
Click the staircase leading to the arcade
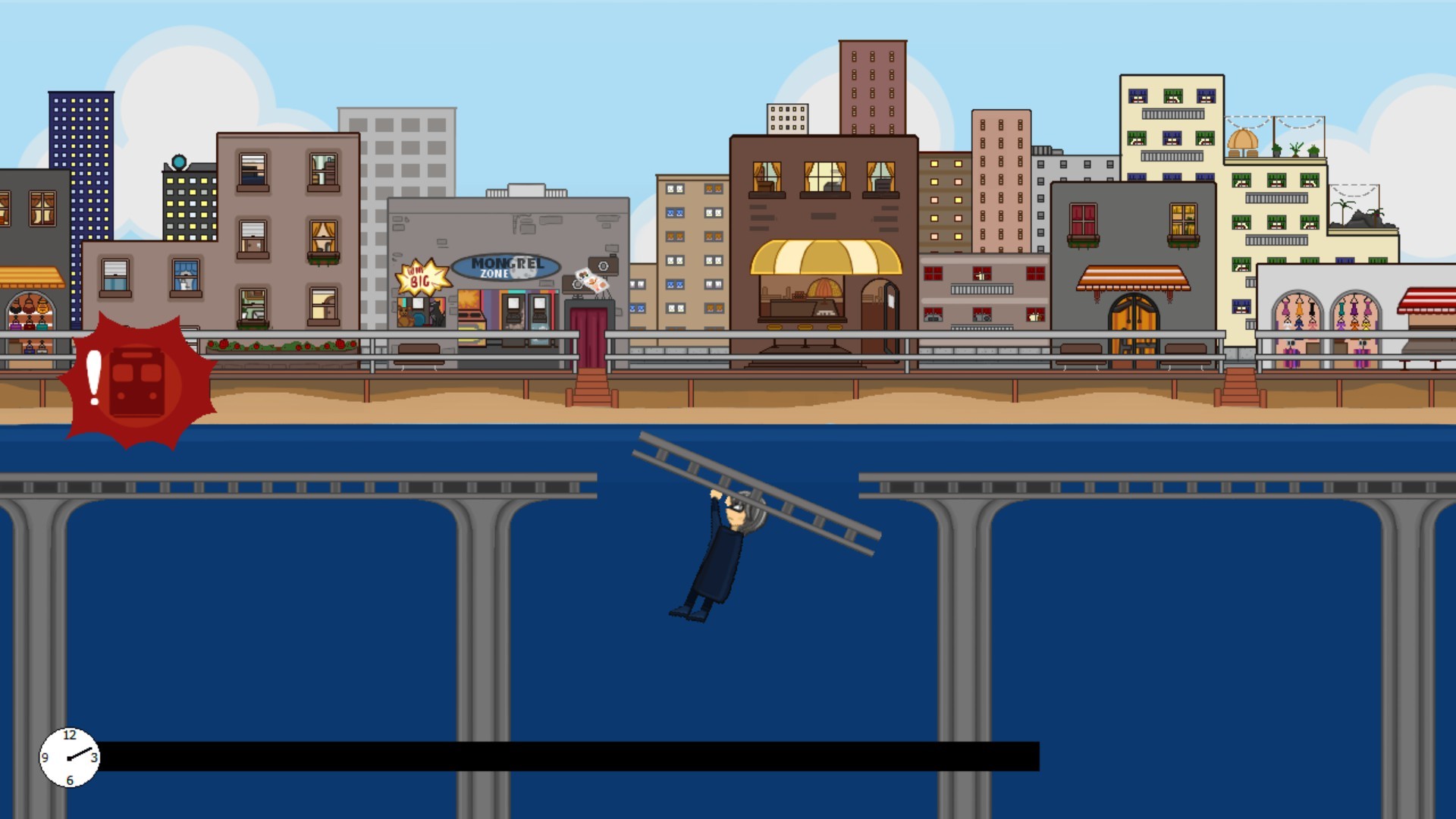point(594,388)
